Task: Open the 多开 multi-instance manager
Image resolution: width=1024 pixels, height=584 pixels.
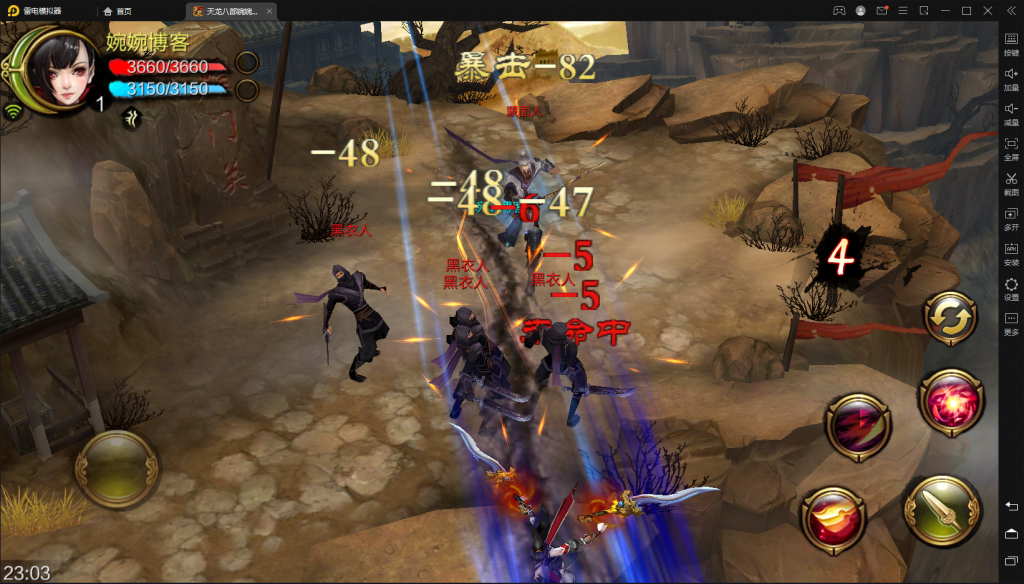Action: pos(1011,219)
